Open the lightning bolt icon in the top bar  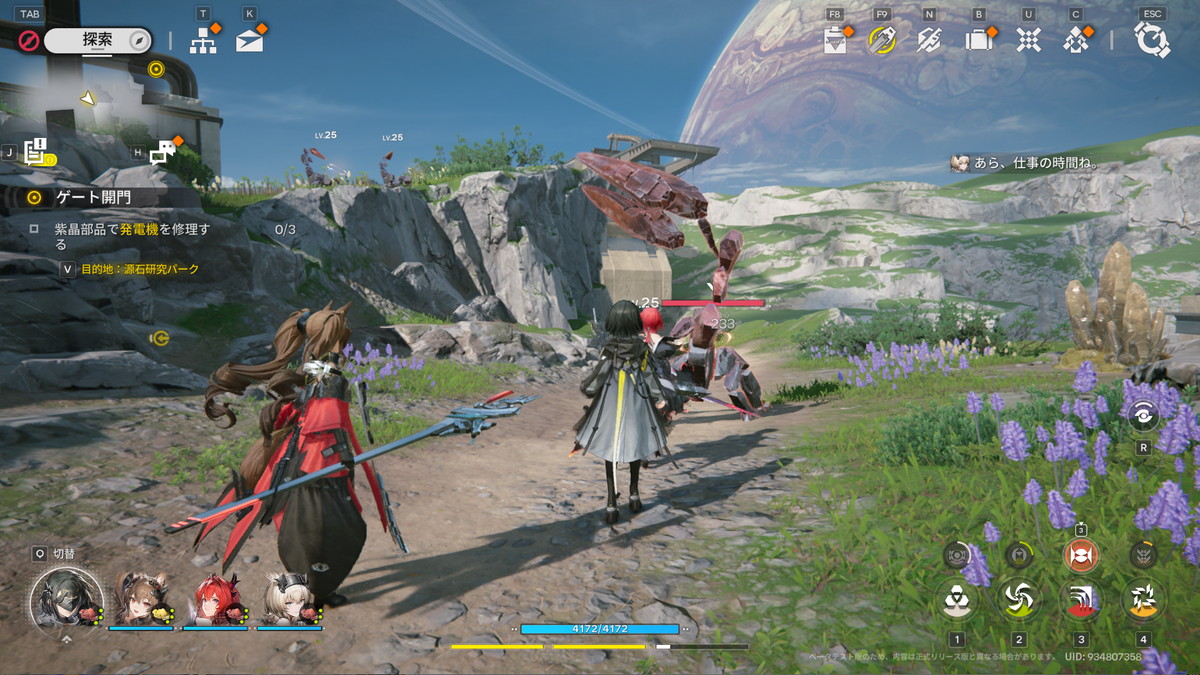(x=928, y=40)
